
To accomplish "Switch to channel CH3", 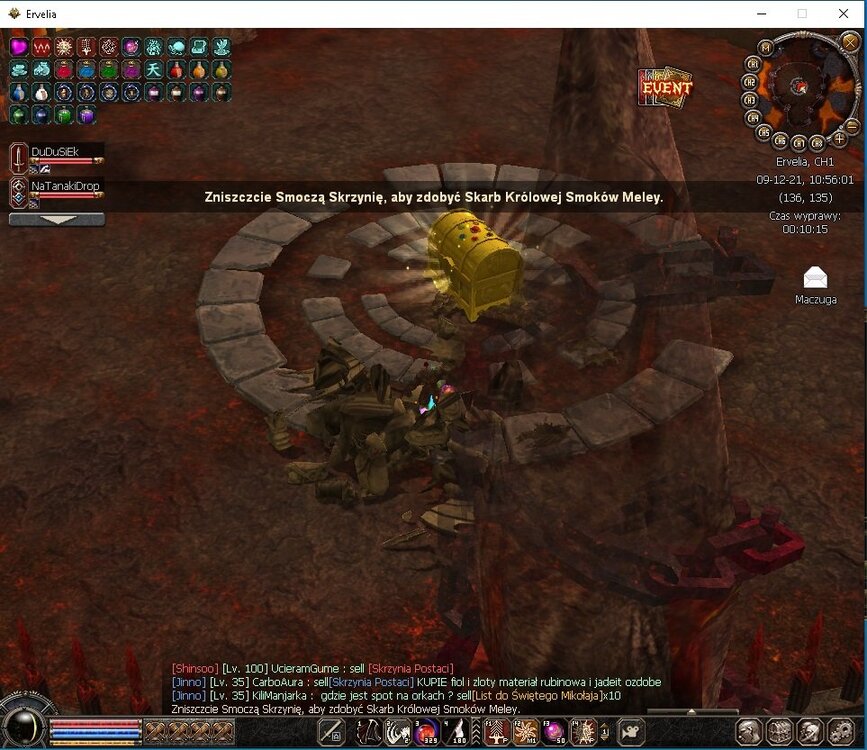I will pos(748,99).
